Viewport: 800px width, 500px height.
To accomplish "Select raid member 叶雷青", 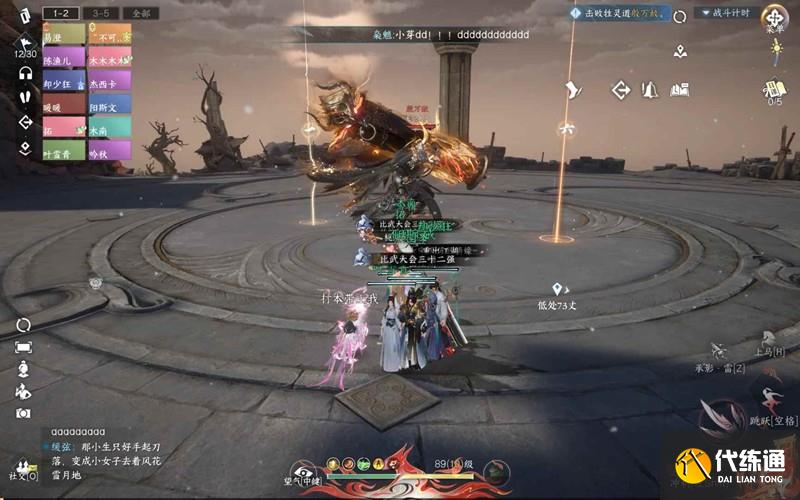I will (64, 150).
